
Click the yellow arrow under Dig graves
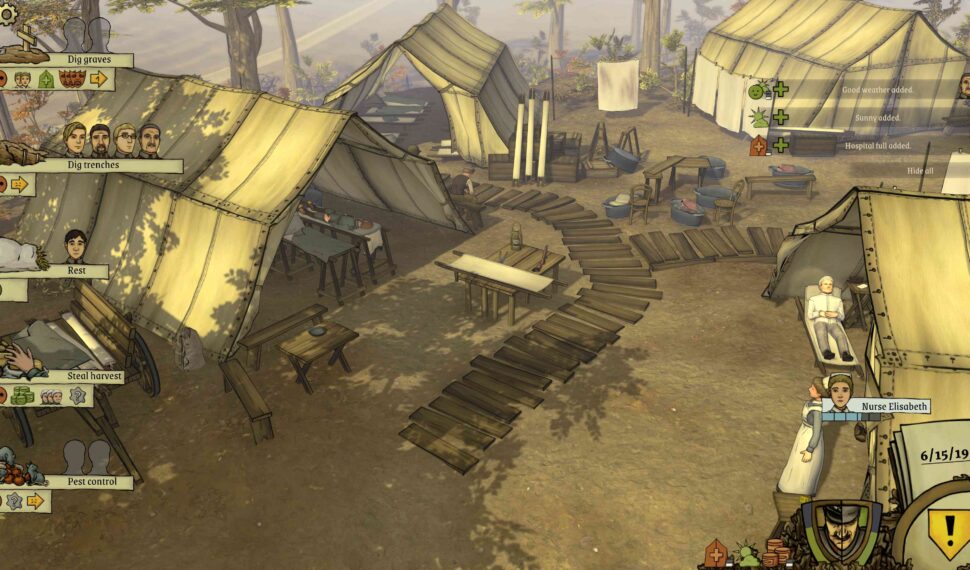(98, 79)
